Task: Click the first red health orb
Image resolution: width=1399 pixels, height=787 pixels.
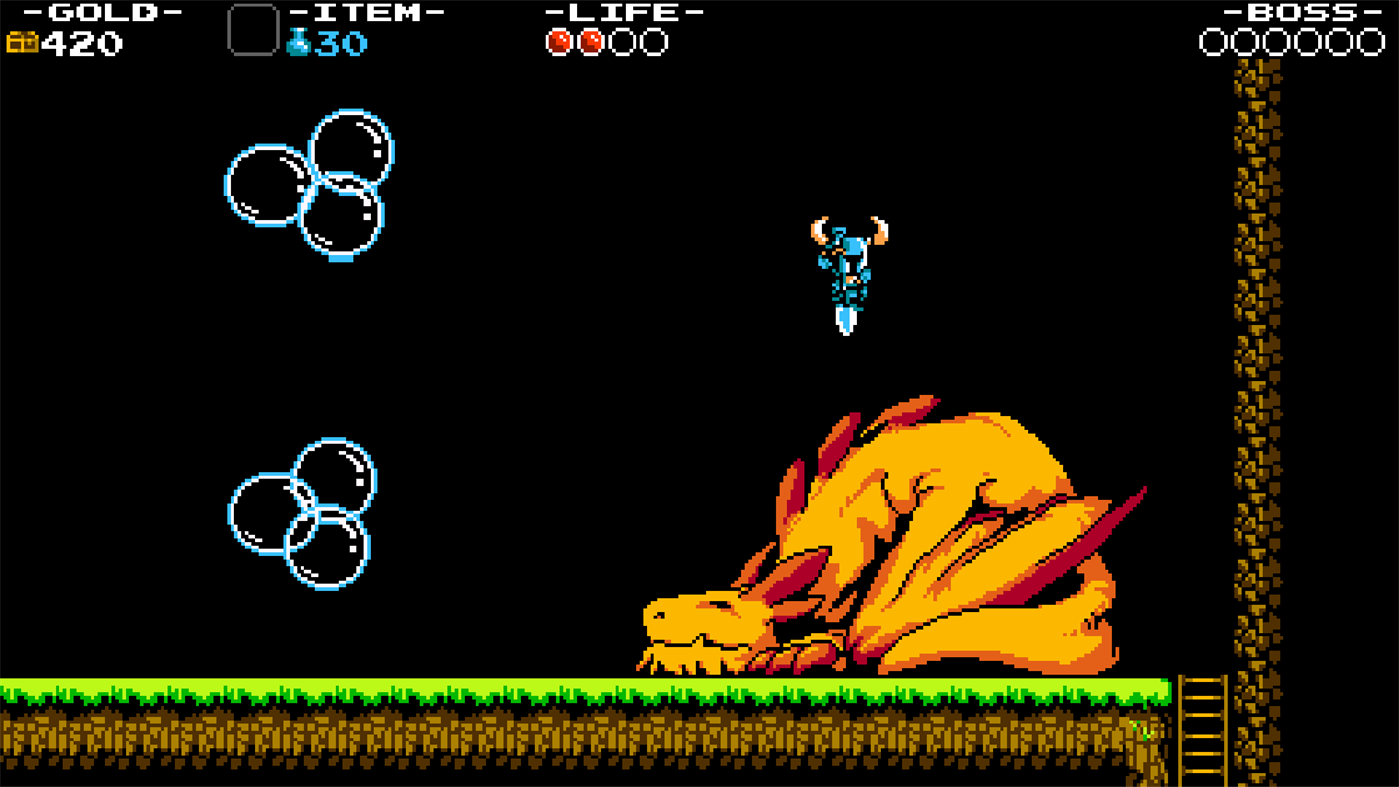Action: click(559, 42)
